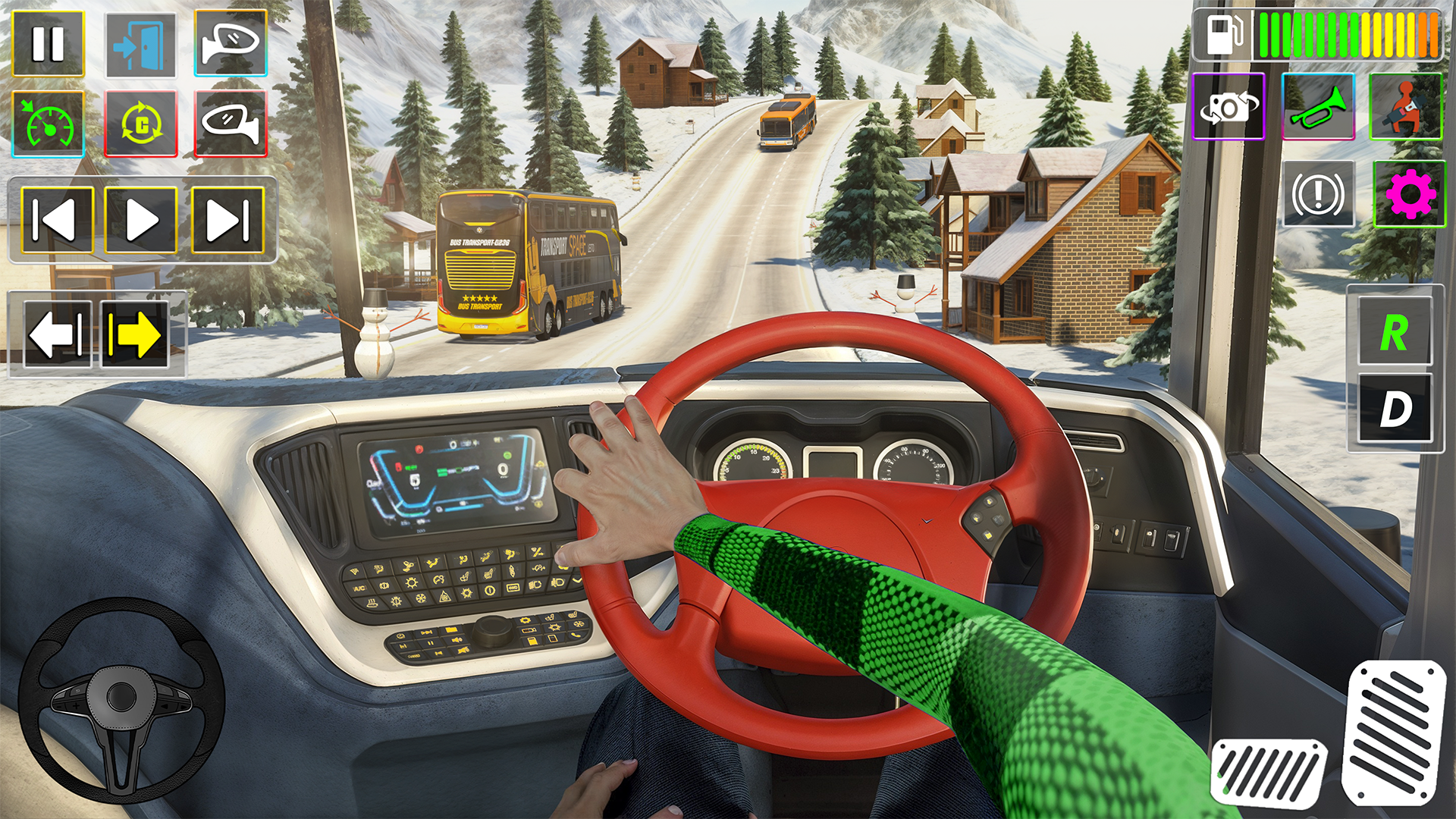Steer with the black steering wheel control
The image size is (1456, 819).
click(x=121, y=699)
